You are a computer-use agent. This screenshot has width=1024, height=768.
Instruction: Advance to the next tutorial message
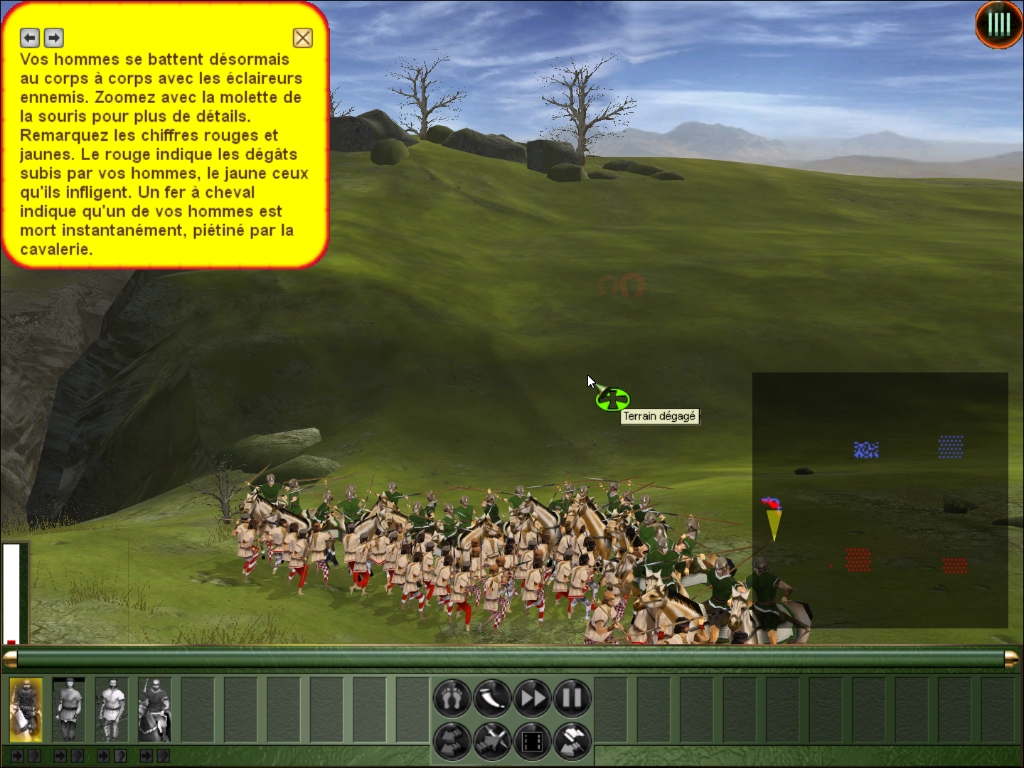point(54,38)
